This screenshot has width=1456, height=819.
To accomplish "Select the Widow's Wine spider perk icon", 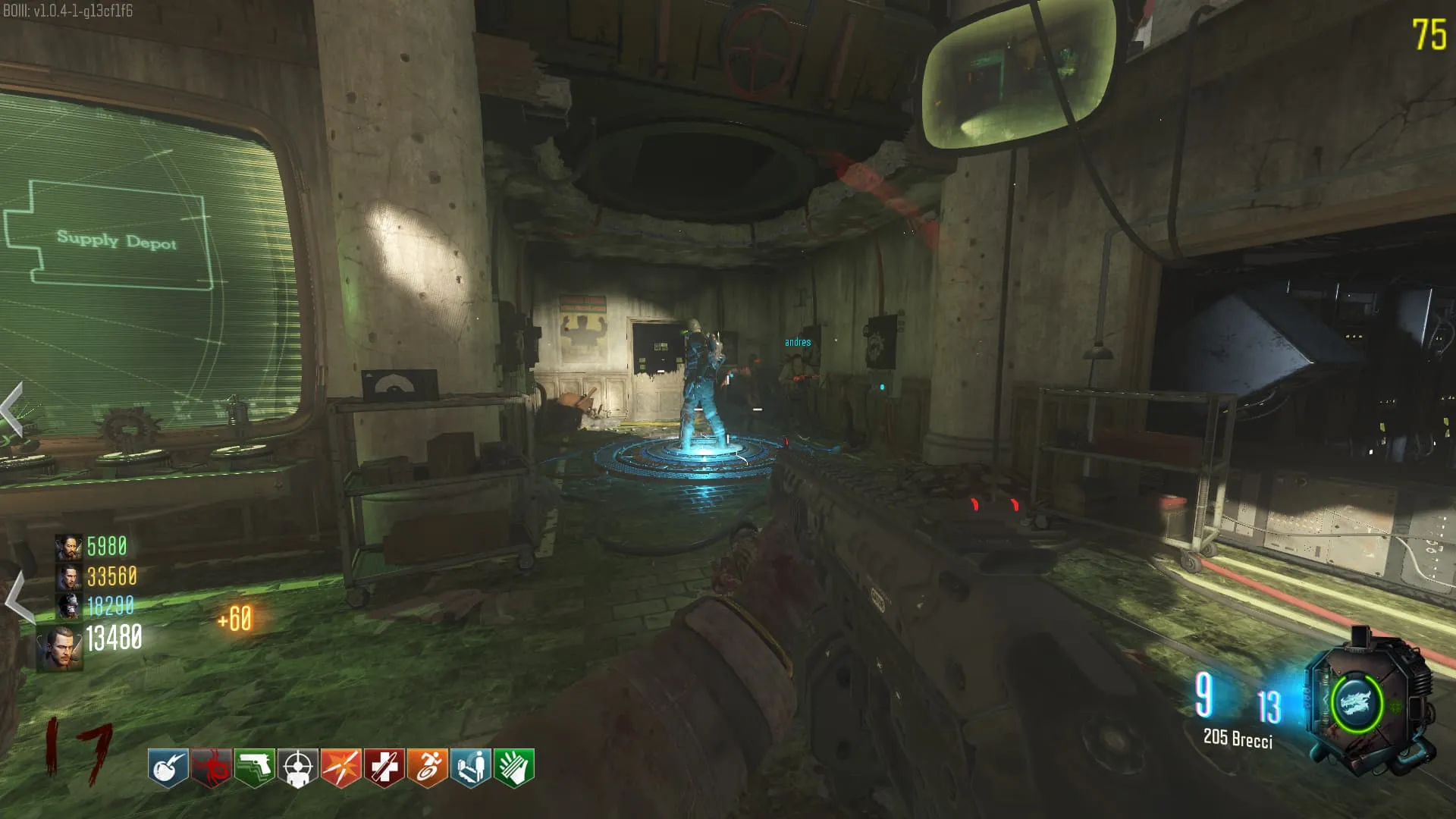I will tap(211, 768).
